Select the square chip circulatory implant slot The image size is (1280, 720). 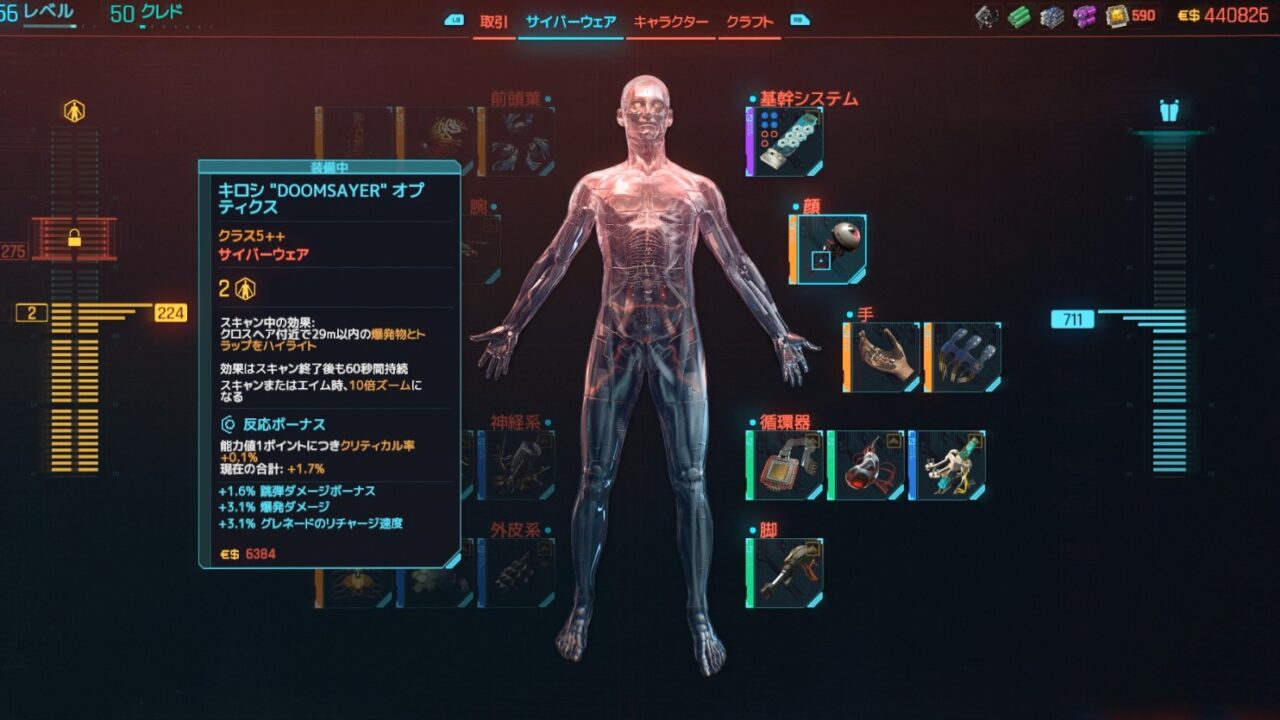785,465
